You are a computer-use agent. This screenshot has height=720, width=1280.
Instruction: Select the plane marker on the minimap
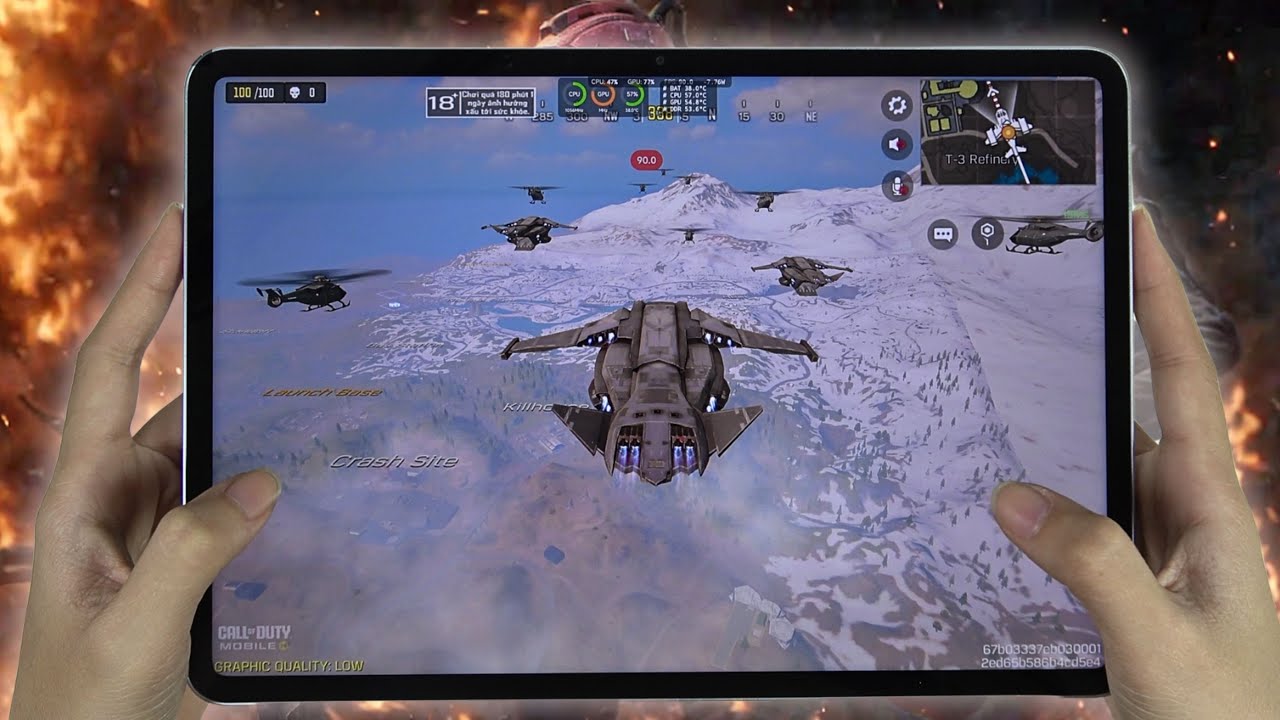pos(1008,132)
